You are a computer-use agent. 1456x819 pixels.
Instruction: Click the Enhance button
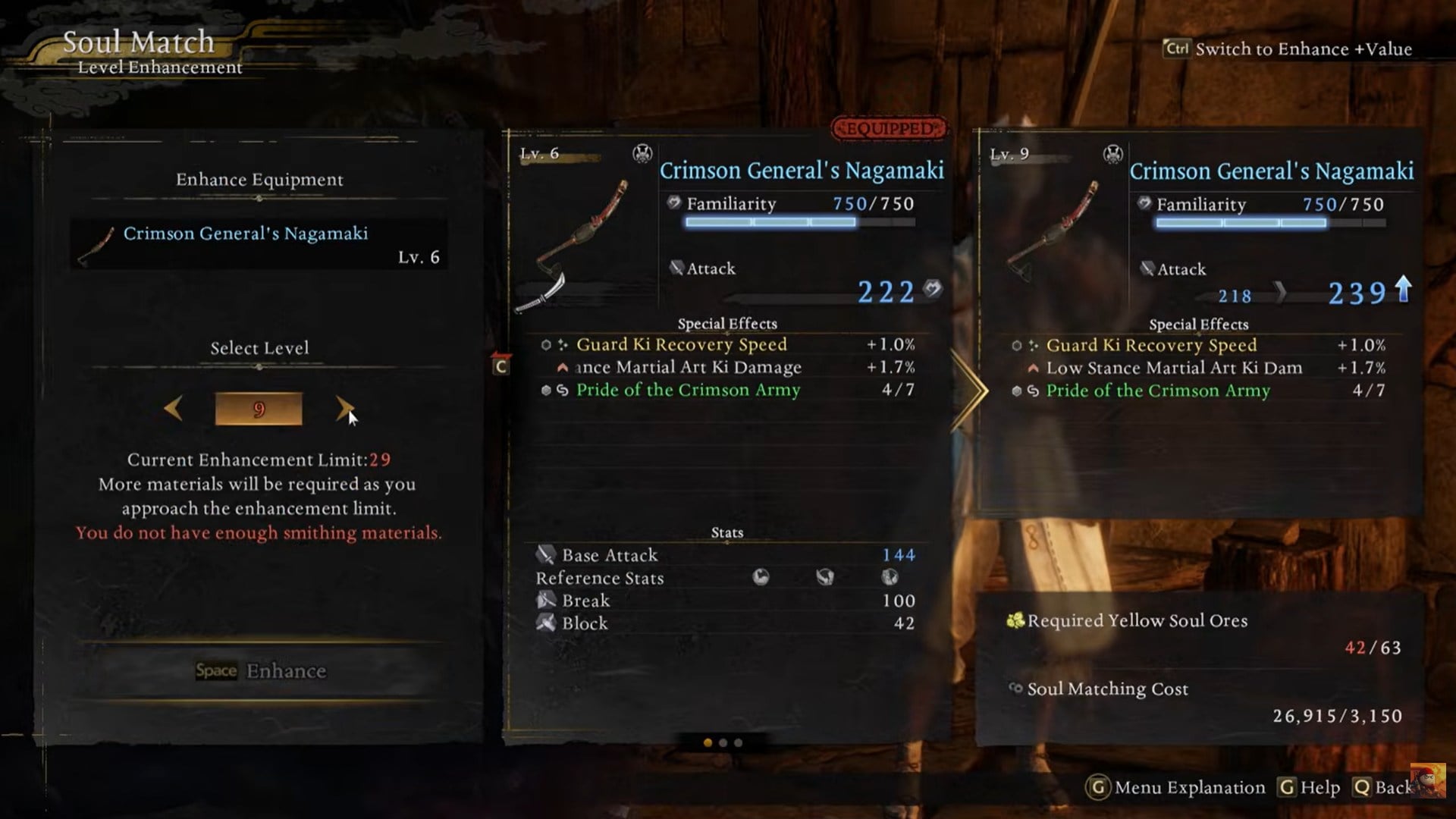click(260, 670)
